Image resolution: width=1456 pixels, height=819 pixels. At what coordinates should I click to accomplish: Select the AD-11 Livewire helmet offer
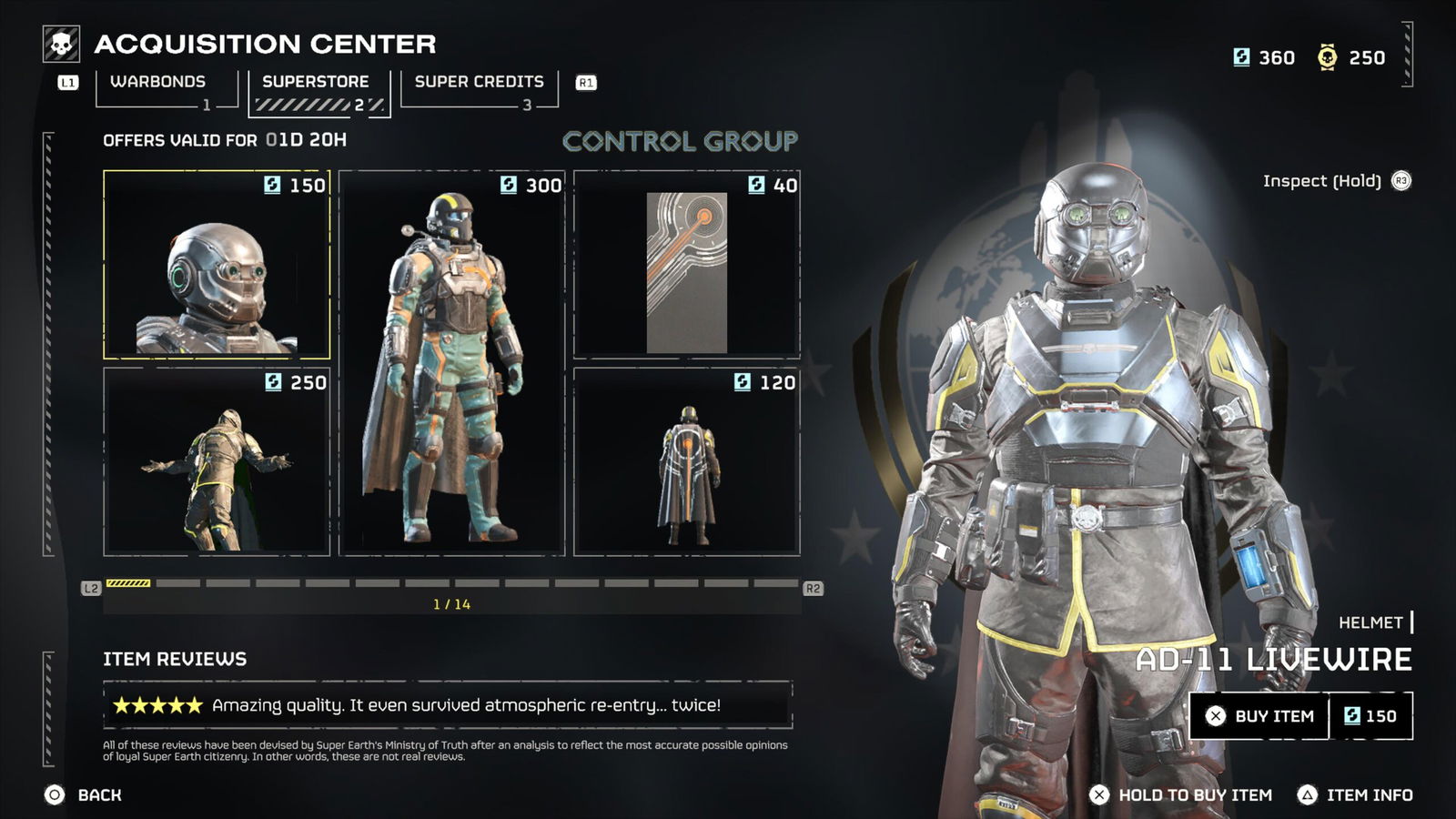click(x=217, y=265)
